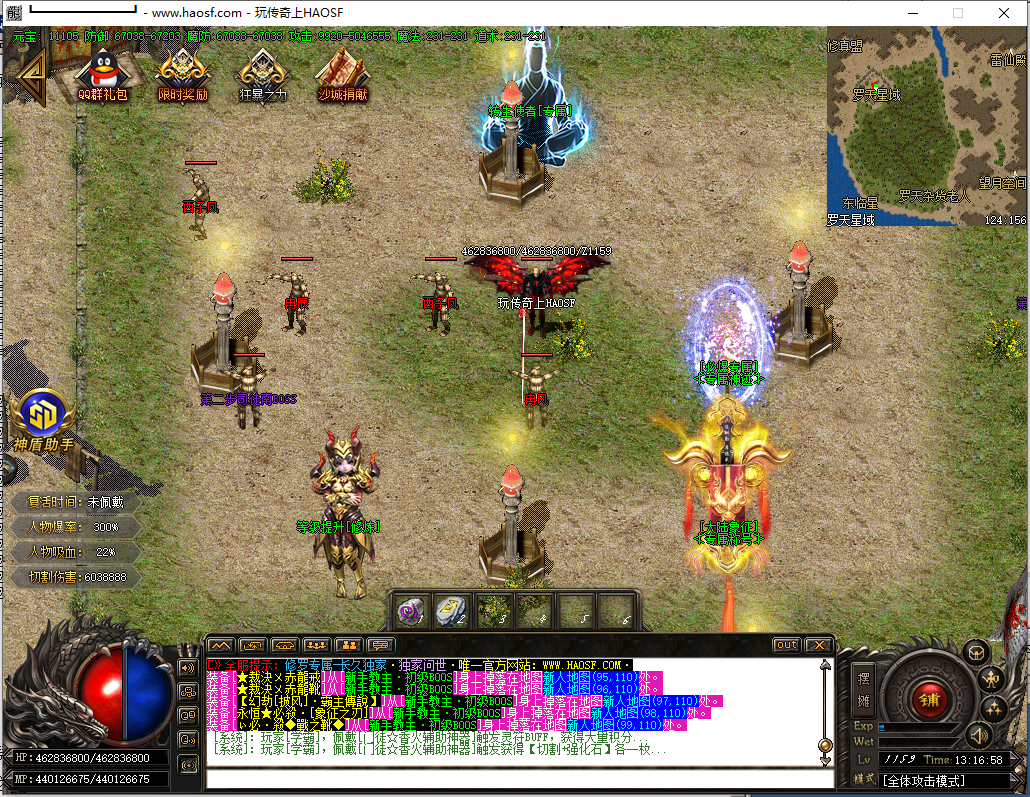Image resolution: width=1030 pixels, height=797 pixels.
Task: Open the helmet icon beside the shop compass
Action: [x=976, y=652]
